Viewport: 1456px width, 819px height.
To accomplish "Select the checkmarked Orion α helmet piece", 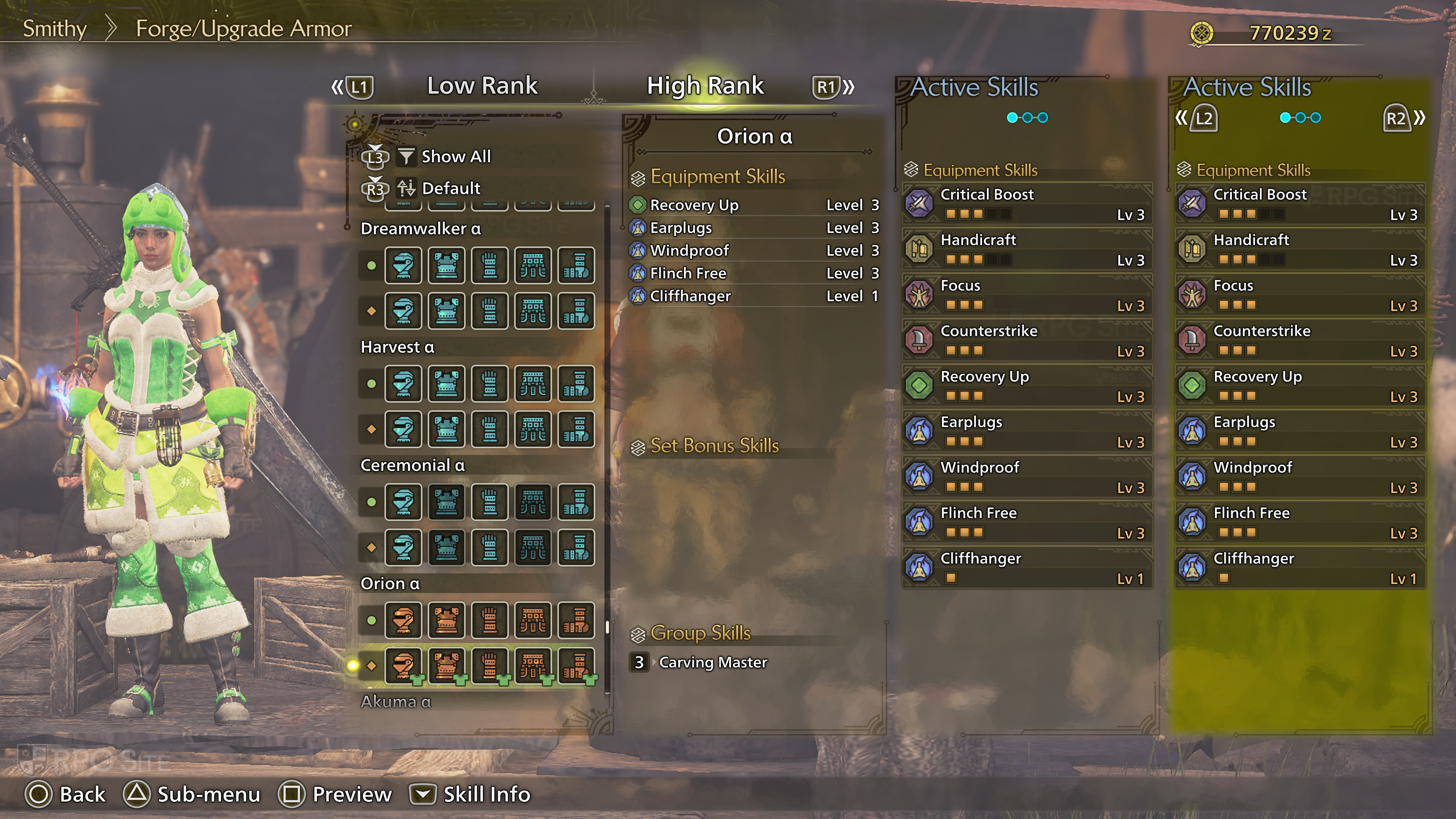I will coord(403,665).
